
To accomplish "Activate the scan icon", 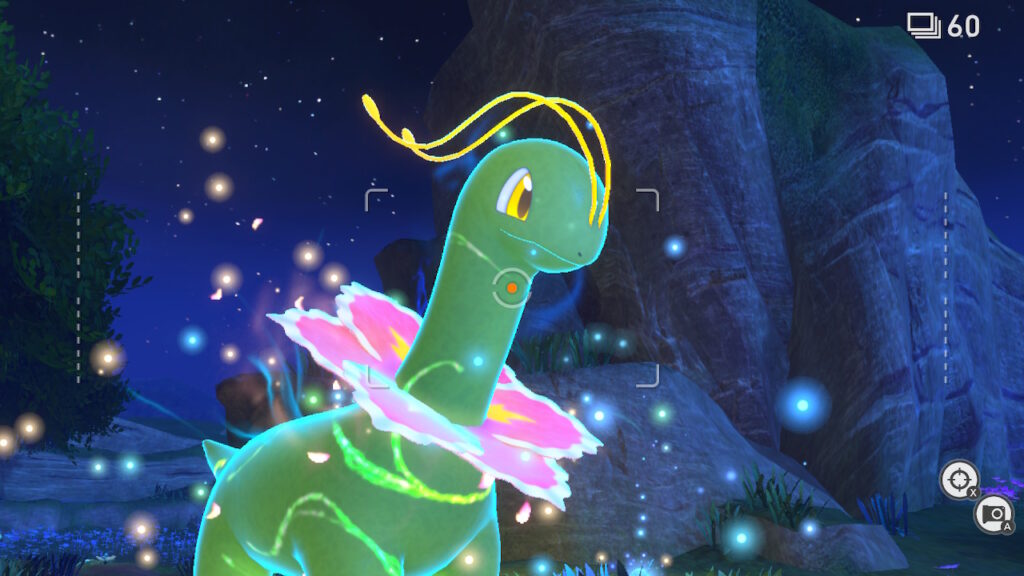I will [x=958, y=480].
